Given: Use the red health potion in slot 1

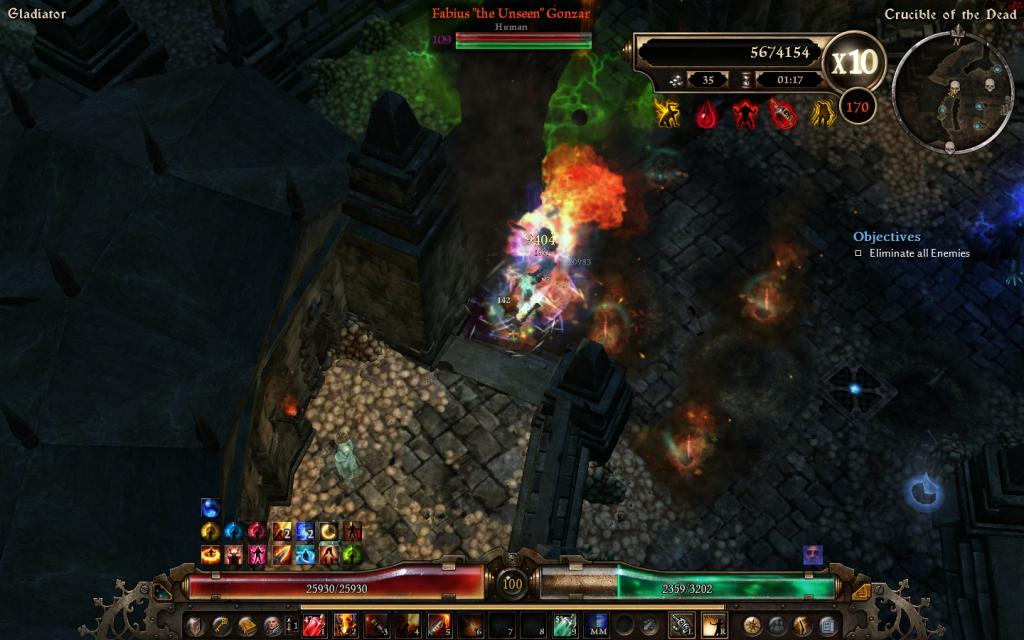Looking at the screenshot, I should click(314, 626).
